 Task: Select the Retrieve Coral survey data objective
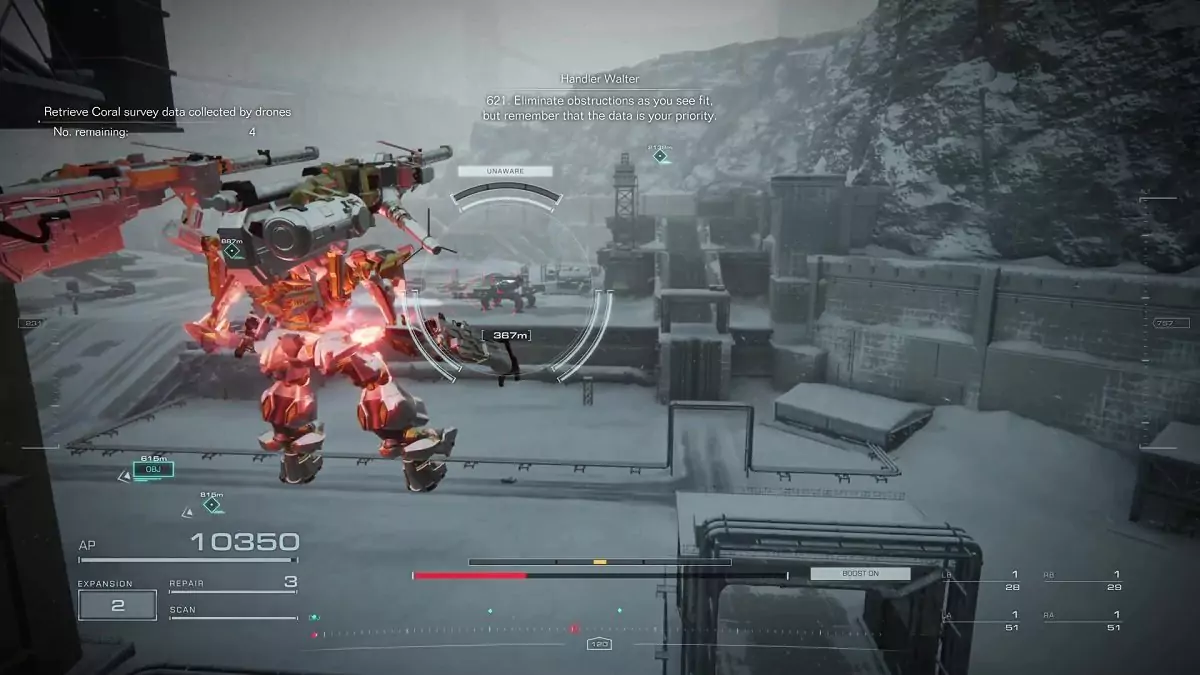167,112
